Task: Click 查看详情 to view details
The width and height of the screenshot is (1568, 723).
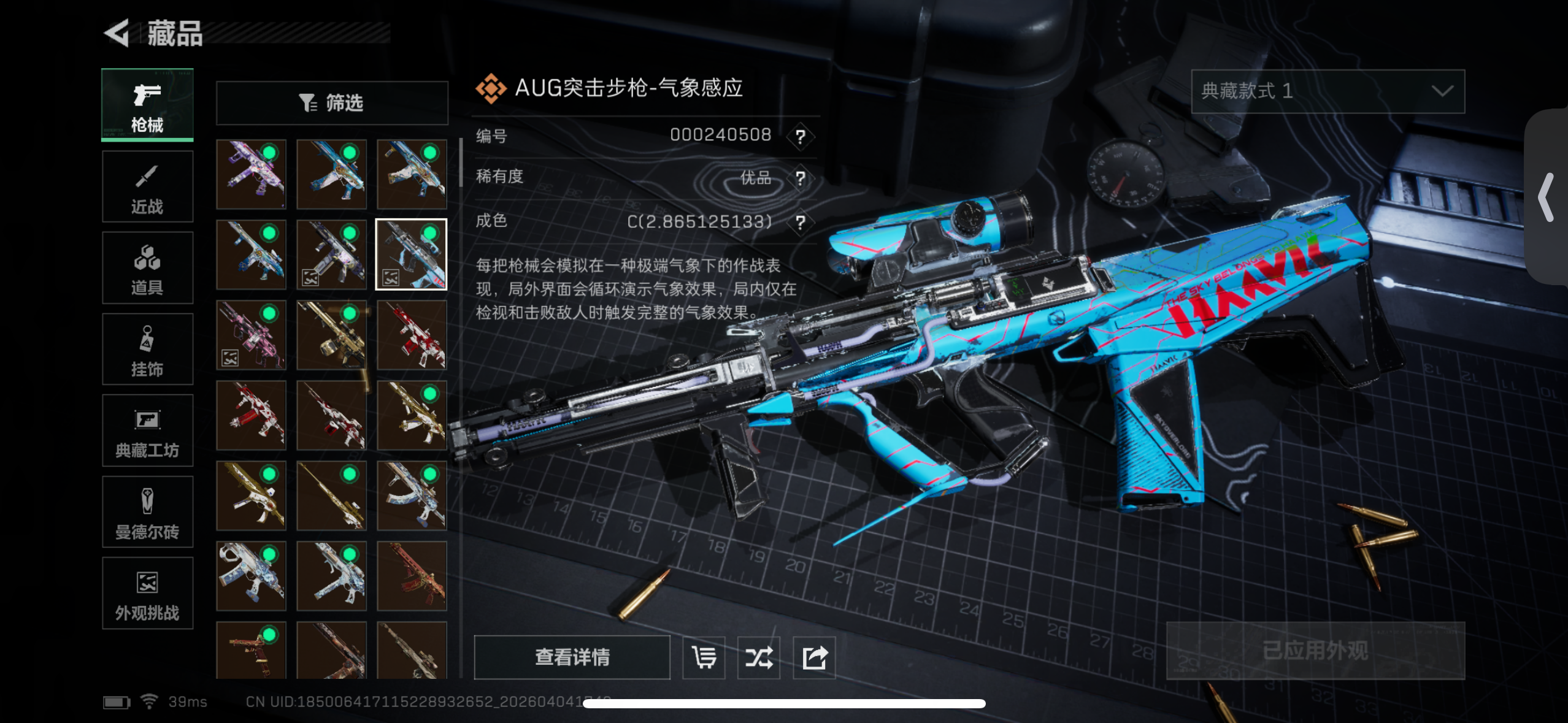Action: (572, 657)
